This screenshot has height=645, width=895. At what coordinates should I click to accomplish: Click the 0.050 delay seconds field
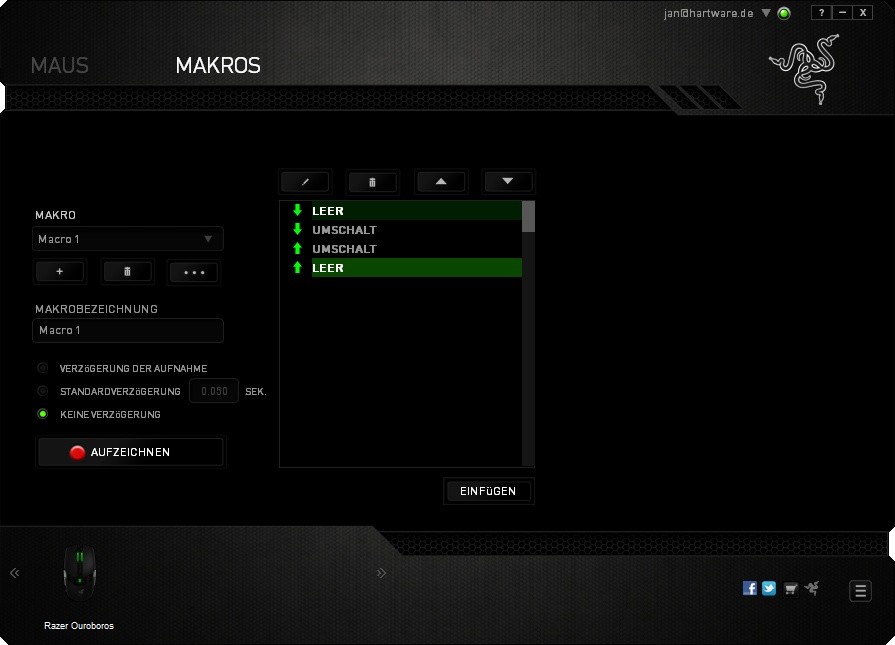[x=214, y=391]
